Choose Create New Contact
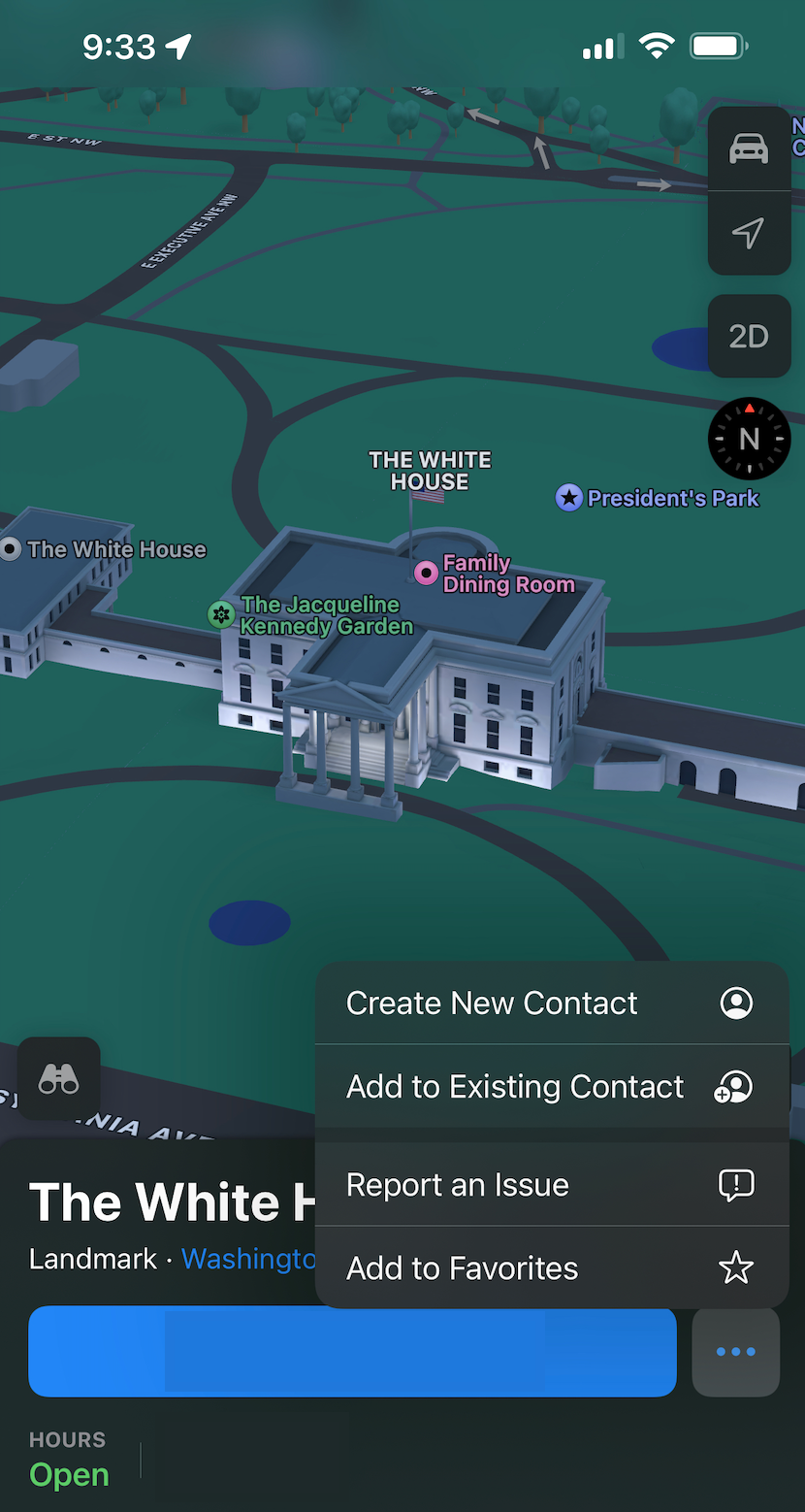Image resolution: width=805 pixels, height=1512 pixels. tap(551, 1003)
